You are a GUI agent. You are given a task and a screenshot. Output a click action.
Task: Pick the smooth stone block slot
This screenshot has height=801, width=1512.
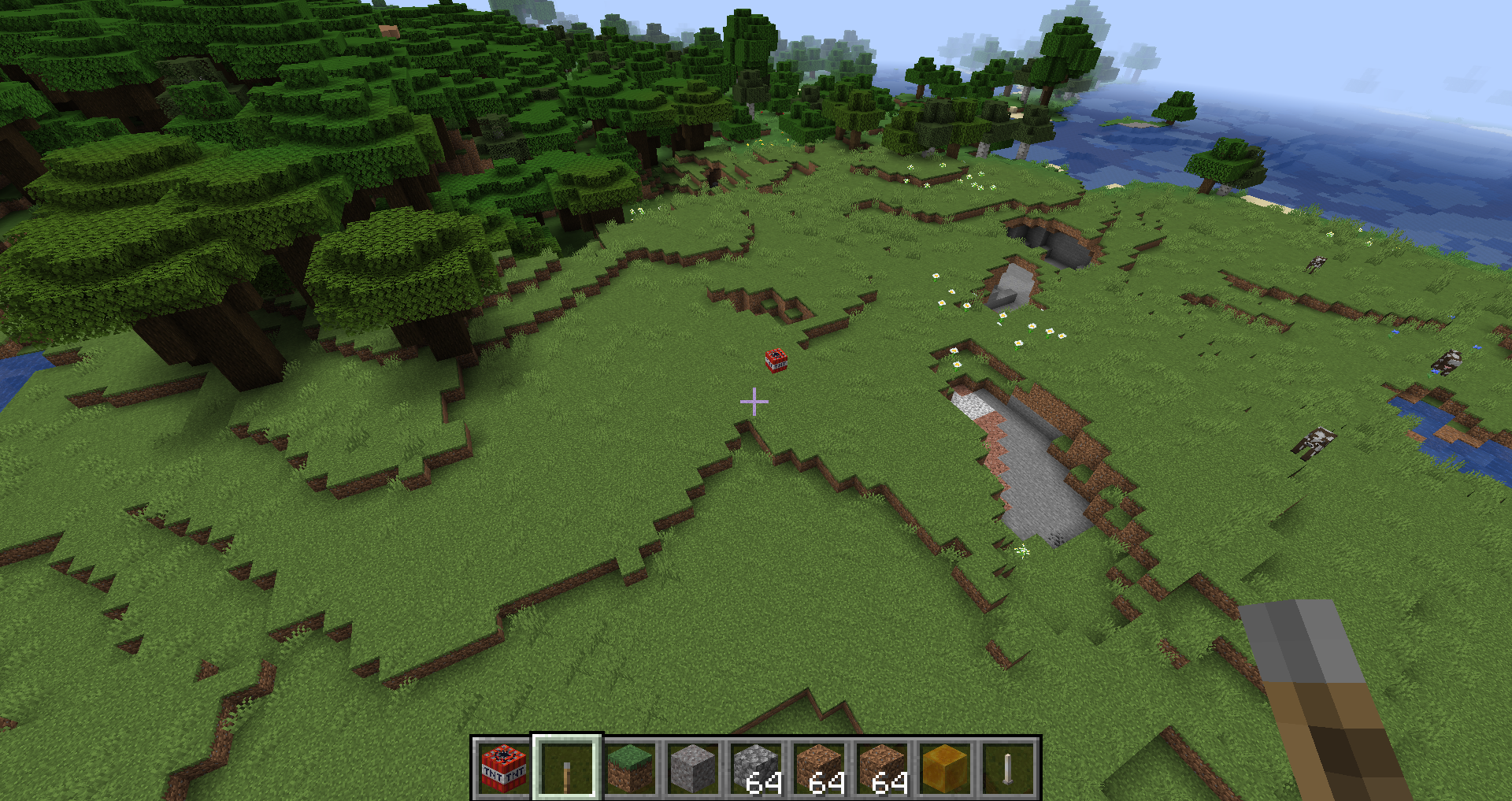(x=693, y=768)
